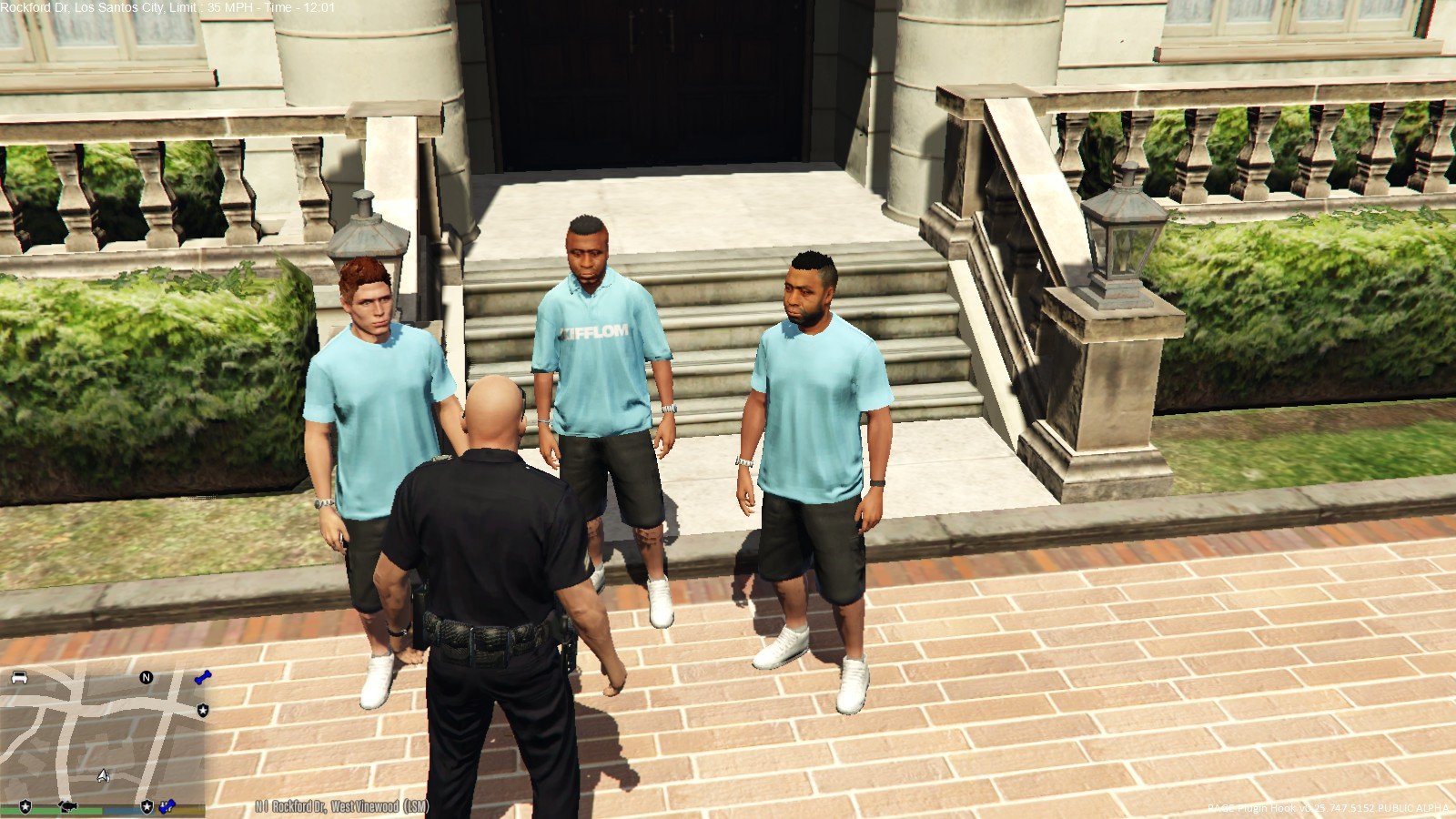Click the blue armor bar segment
Image resolution: width=1456 pixels, height=819 pixels.
coord(124,811)
